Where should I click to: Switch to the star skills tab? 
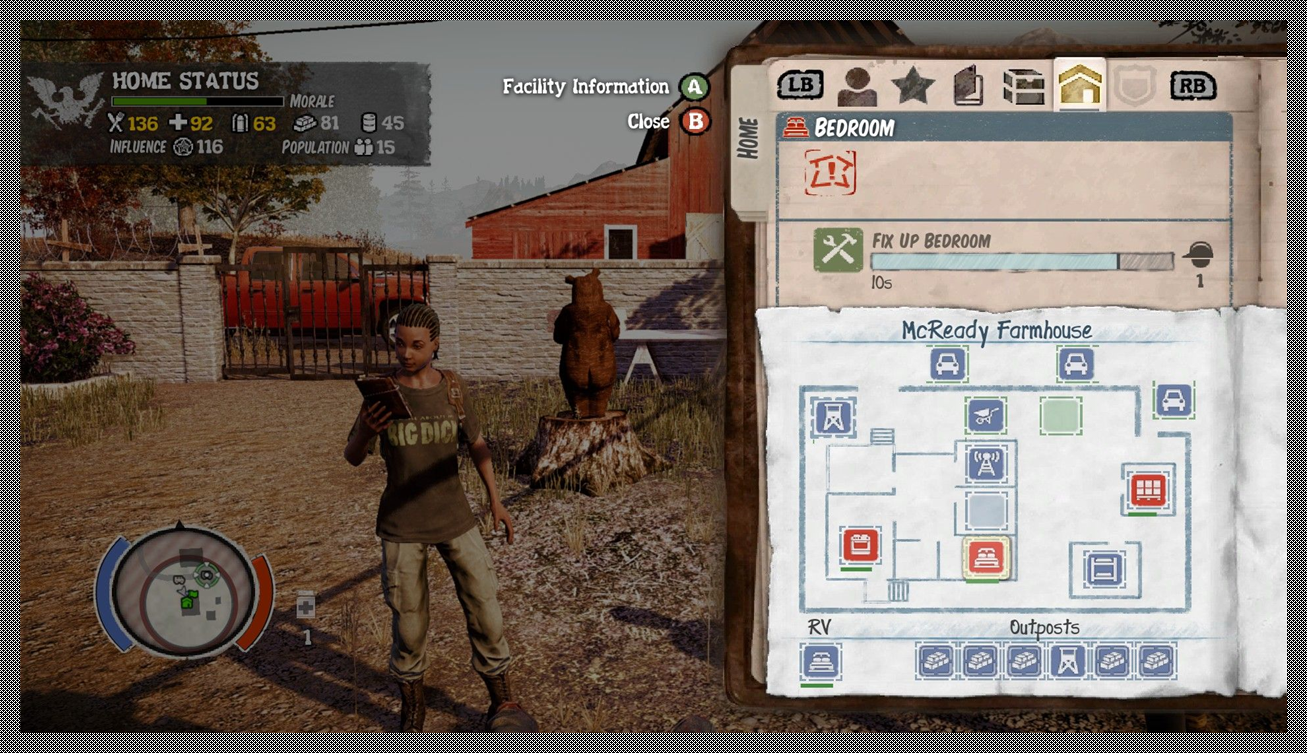tap(912, 87)
